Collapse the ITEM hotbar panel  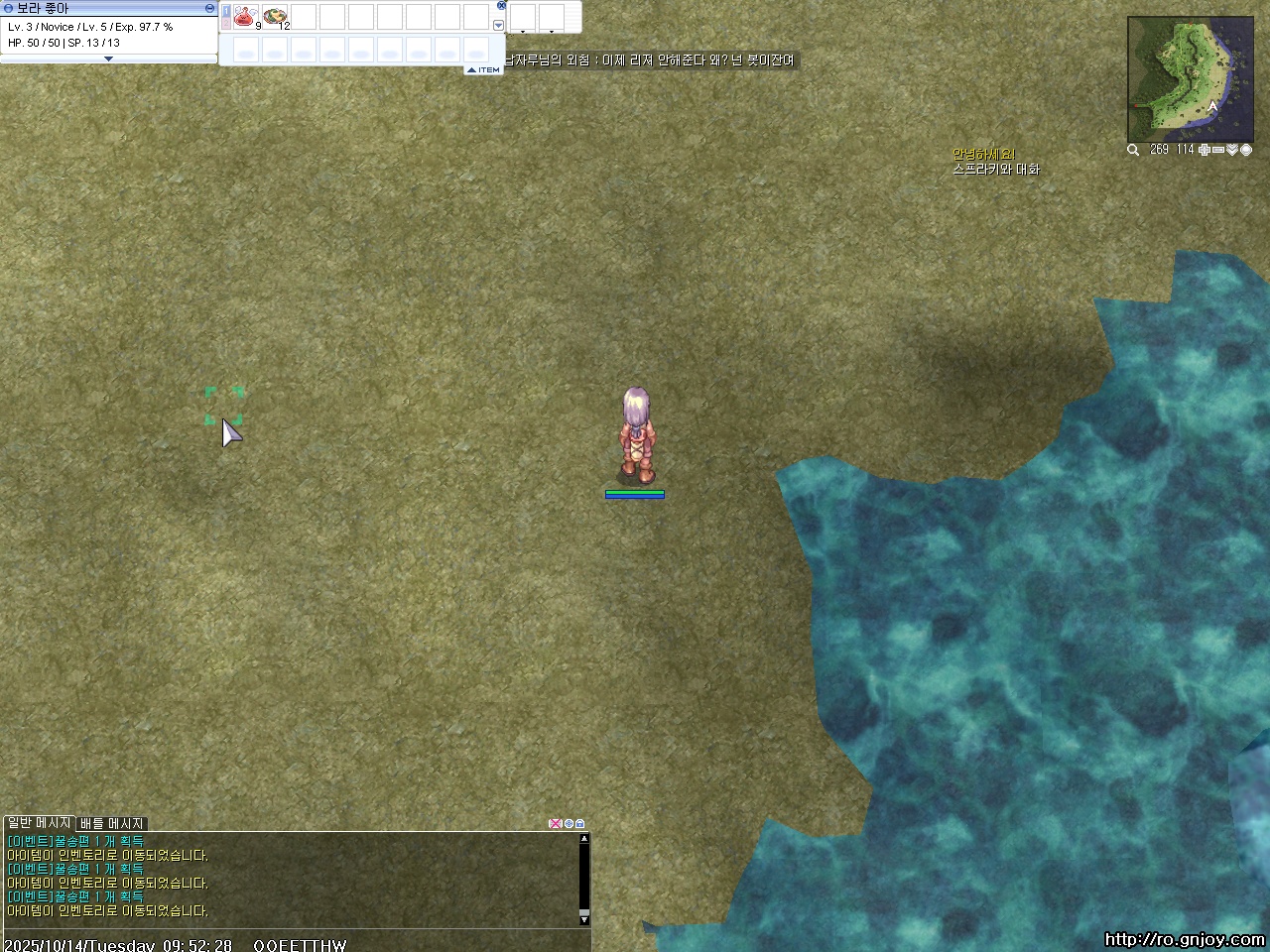(x=484, y=70)
